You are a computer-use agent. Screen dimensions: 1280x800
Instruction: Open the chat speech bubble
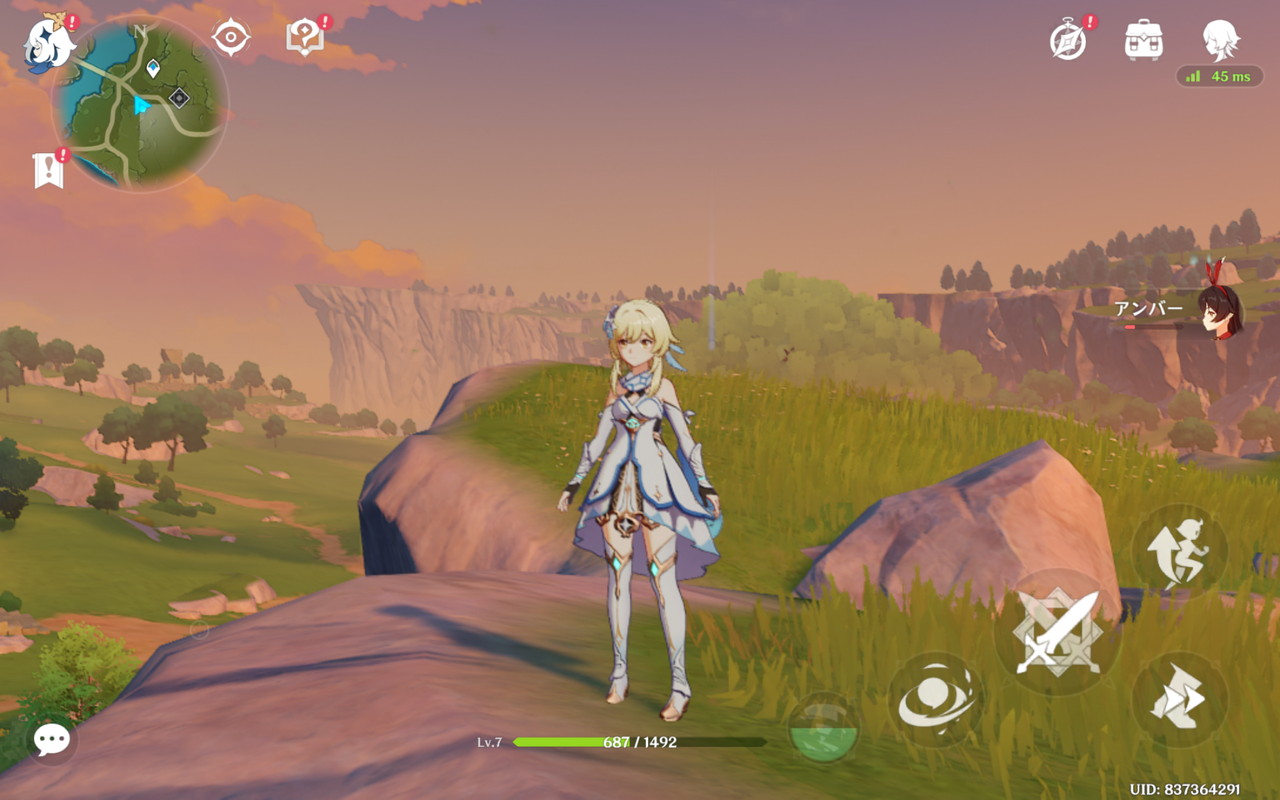tap(51, 739)
